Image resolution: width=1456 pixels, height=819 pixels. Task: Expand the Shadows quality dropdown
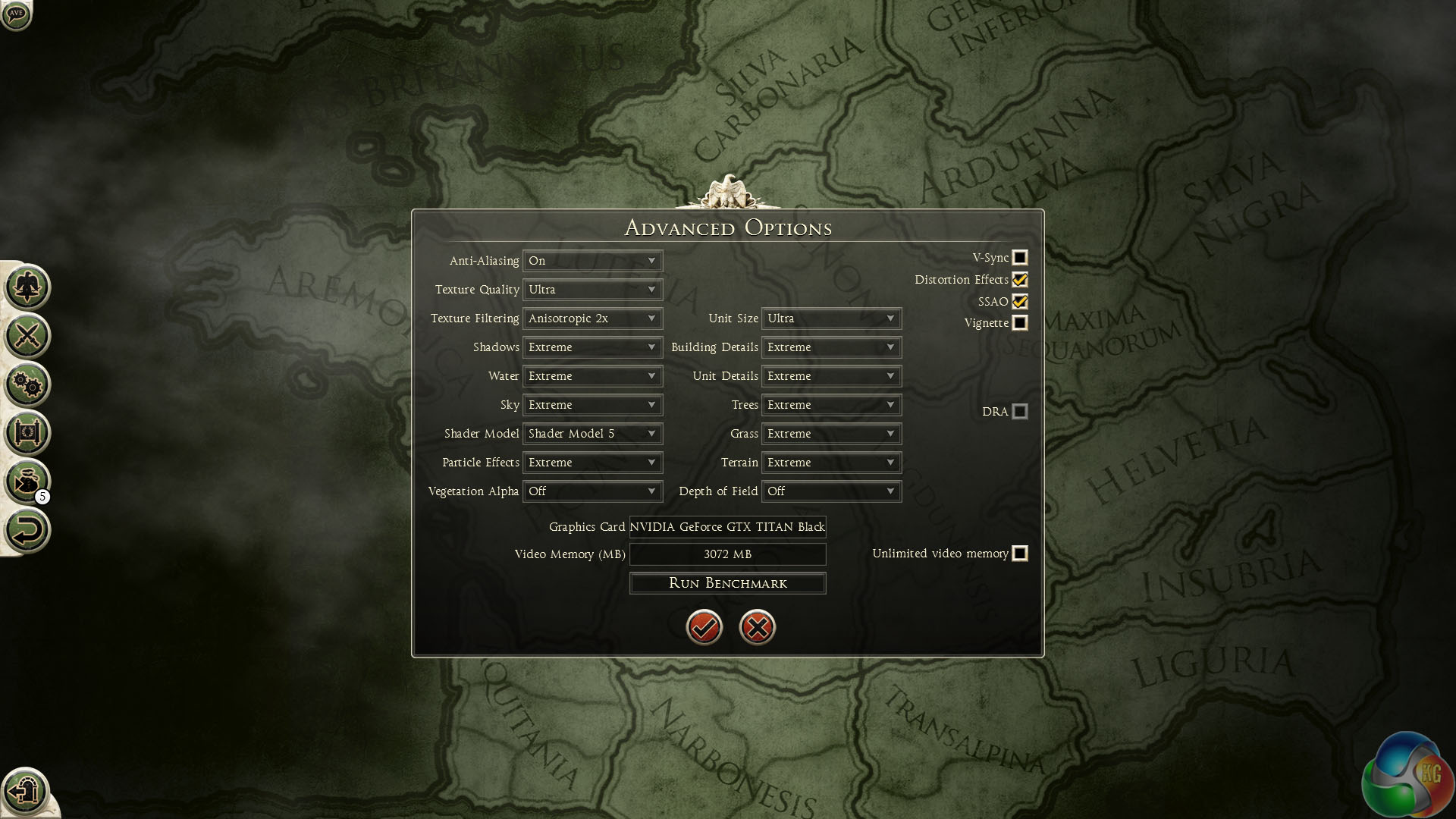(592, 347)
